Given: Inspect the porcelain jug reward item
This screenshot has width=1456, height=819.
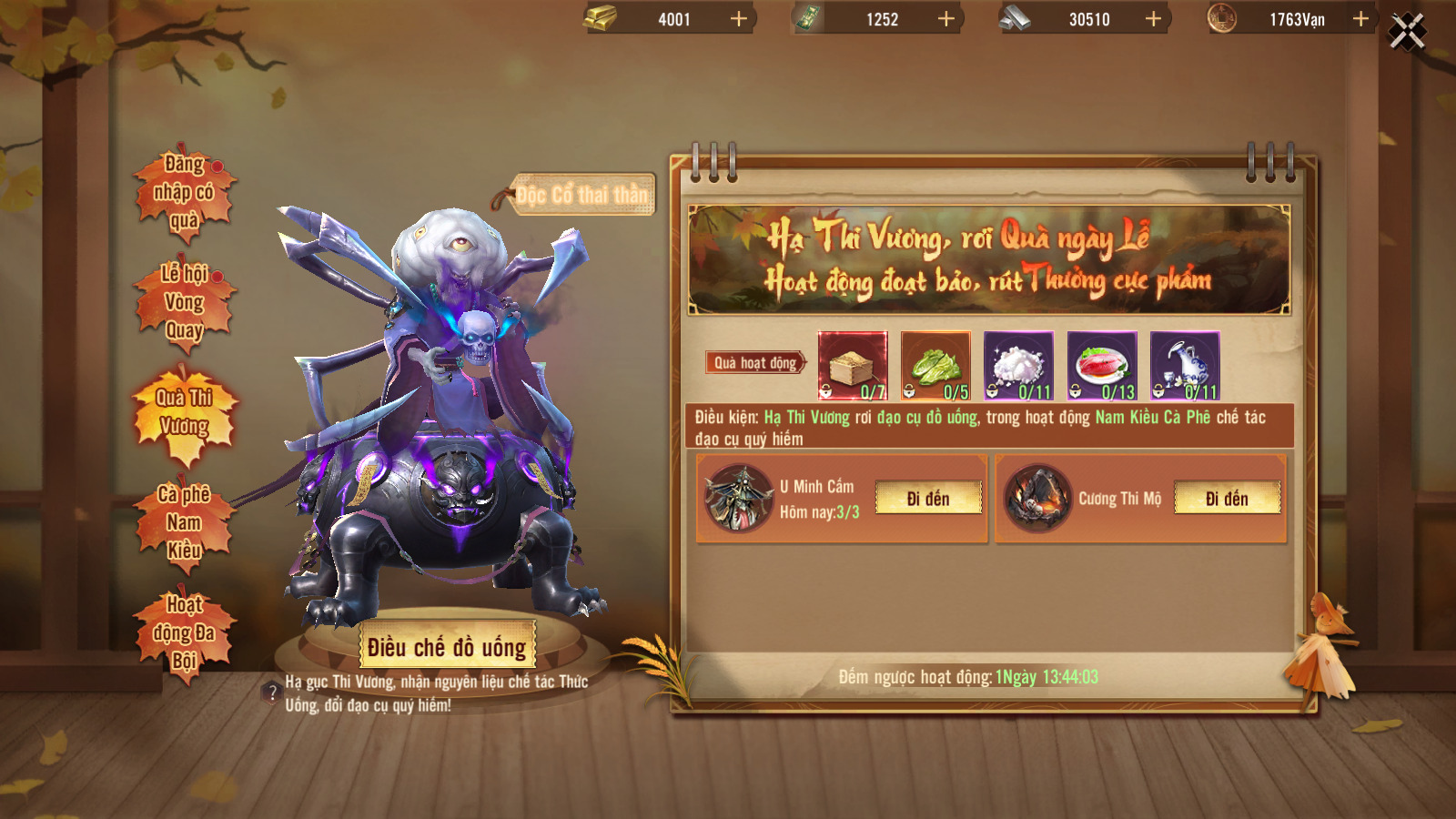Looking at the screenshot, I should (x=1185, y=366).
